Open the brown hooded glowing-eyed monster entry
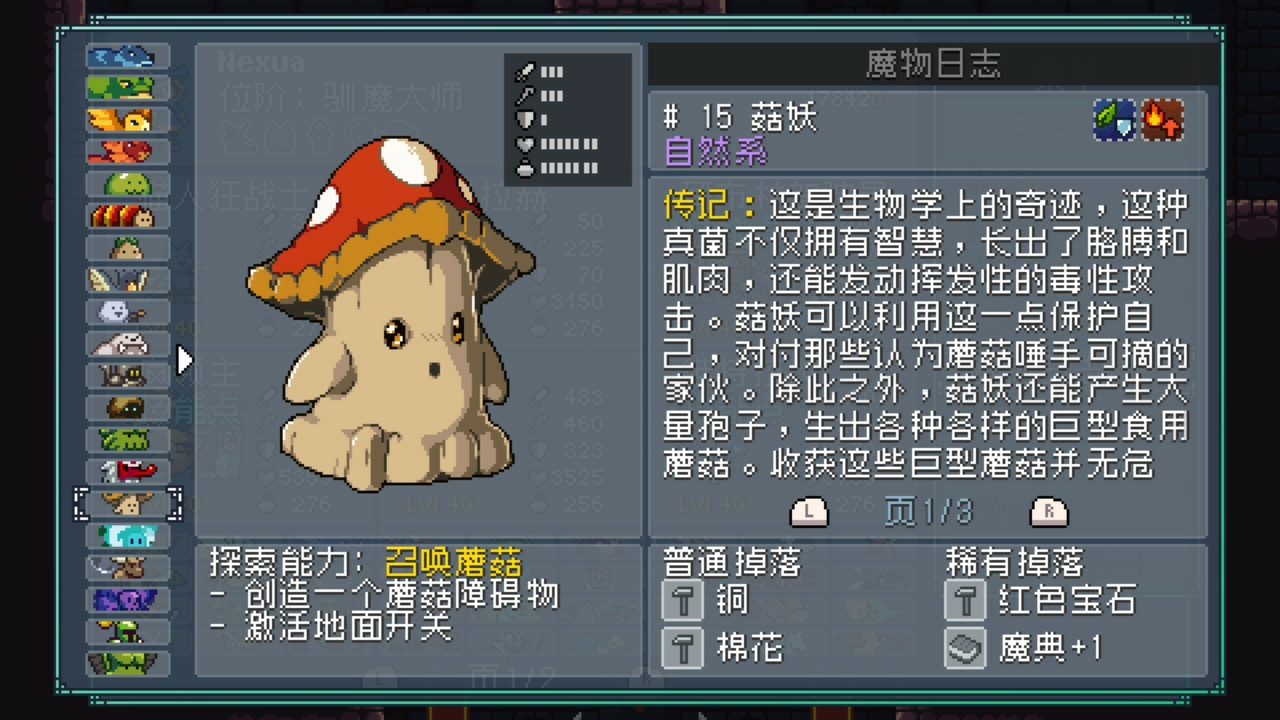This screenshot has width=1280, height=720. (127, 408)
